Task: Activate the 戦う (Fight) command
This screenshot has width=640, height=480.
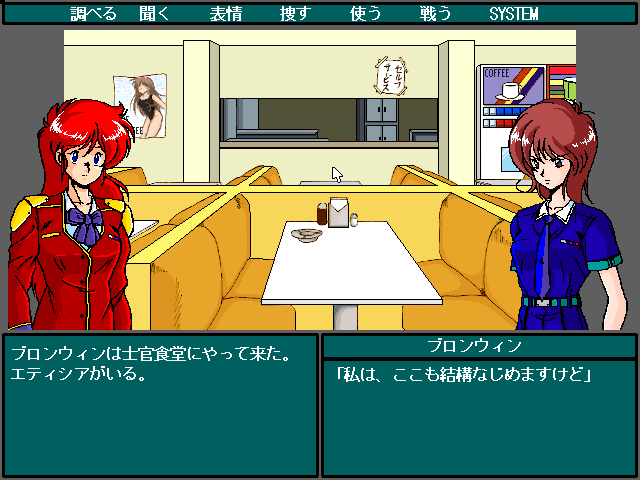Action: pos(435,14)
